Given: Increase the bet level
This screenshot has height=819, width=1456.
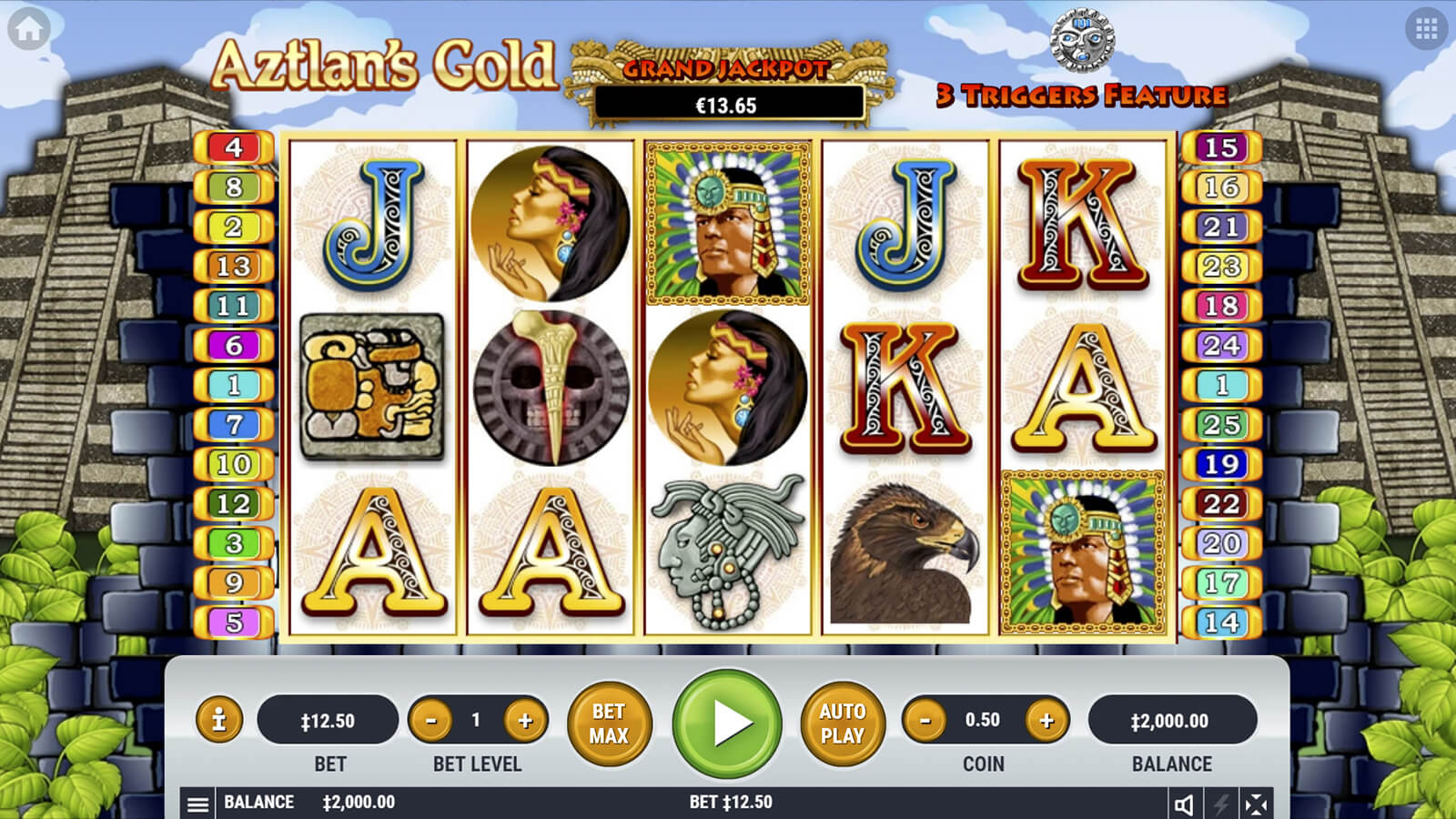Looking at the screenshot, I should click(525, 721).
